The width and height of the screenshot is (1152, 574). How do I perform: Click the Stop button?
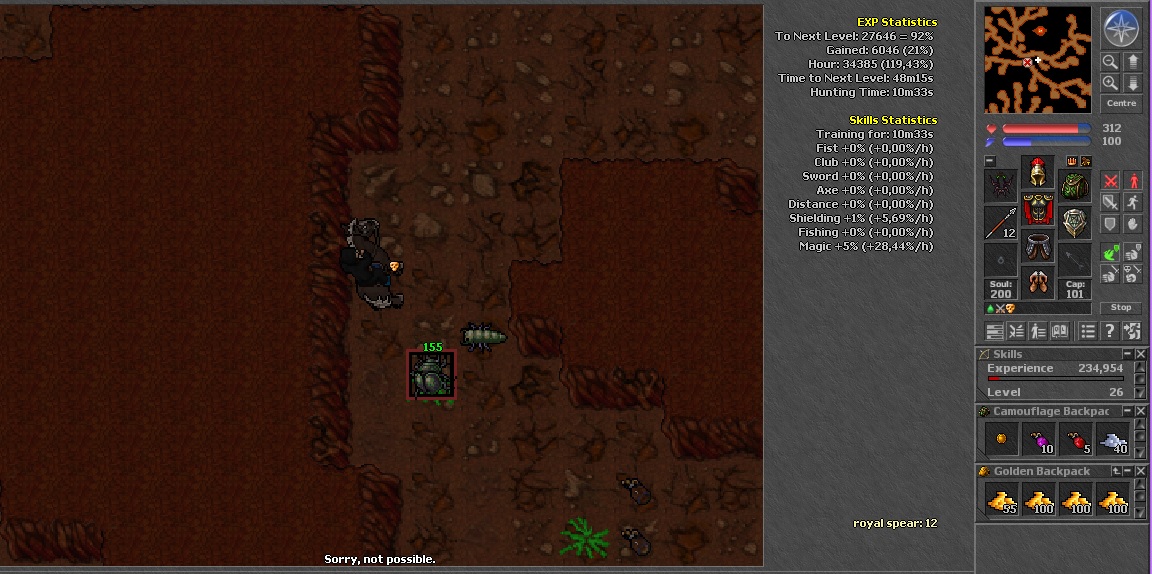pos(1121,308)
